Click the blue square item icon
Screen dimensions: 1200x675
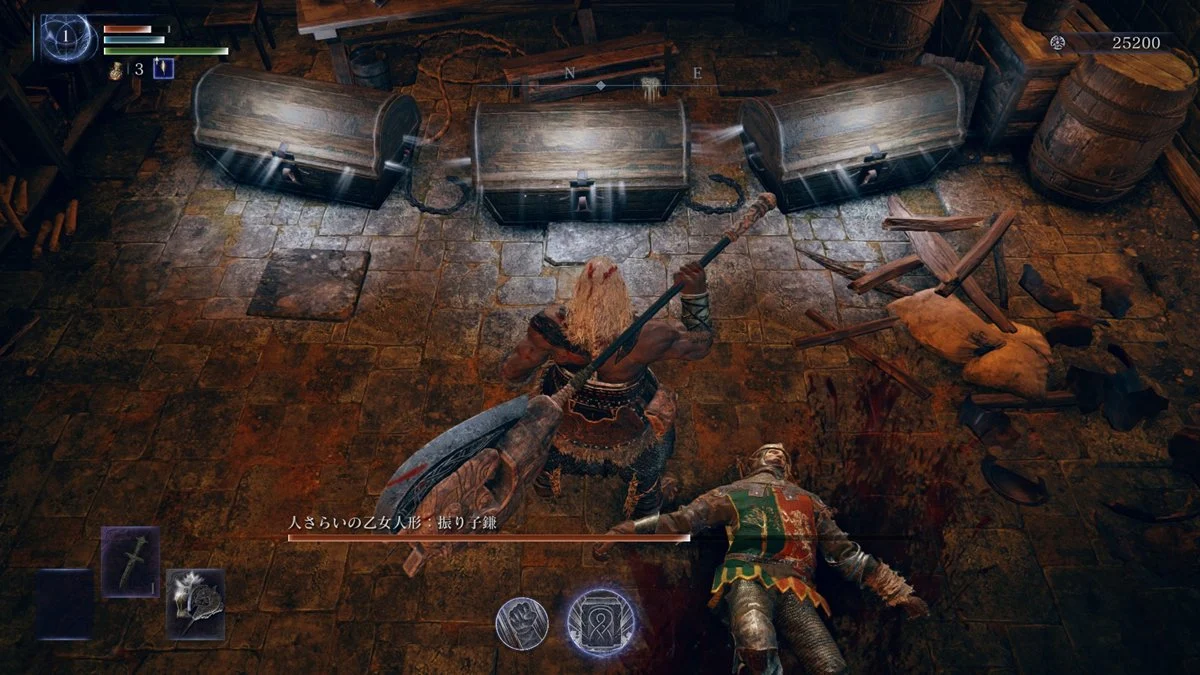pyautogui.click(x=163, y=69)
